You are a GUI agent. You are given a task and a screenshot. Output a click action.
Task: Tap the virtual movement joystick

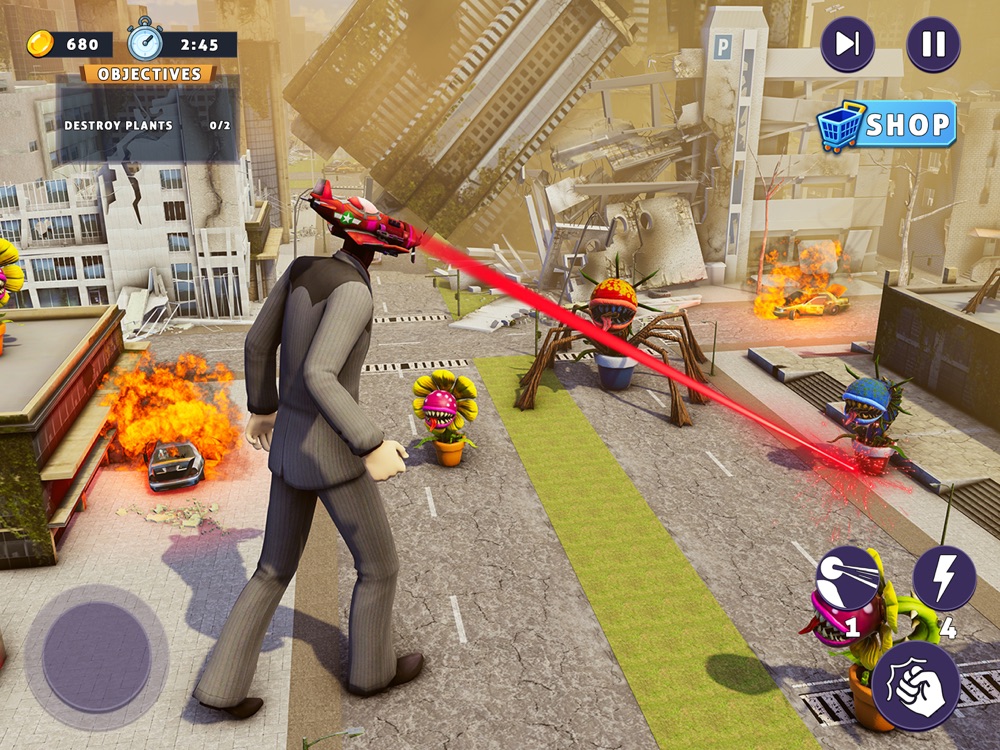[x=96, y=657]
